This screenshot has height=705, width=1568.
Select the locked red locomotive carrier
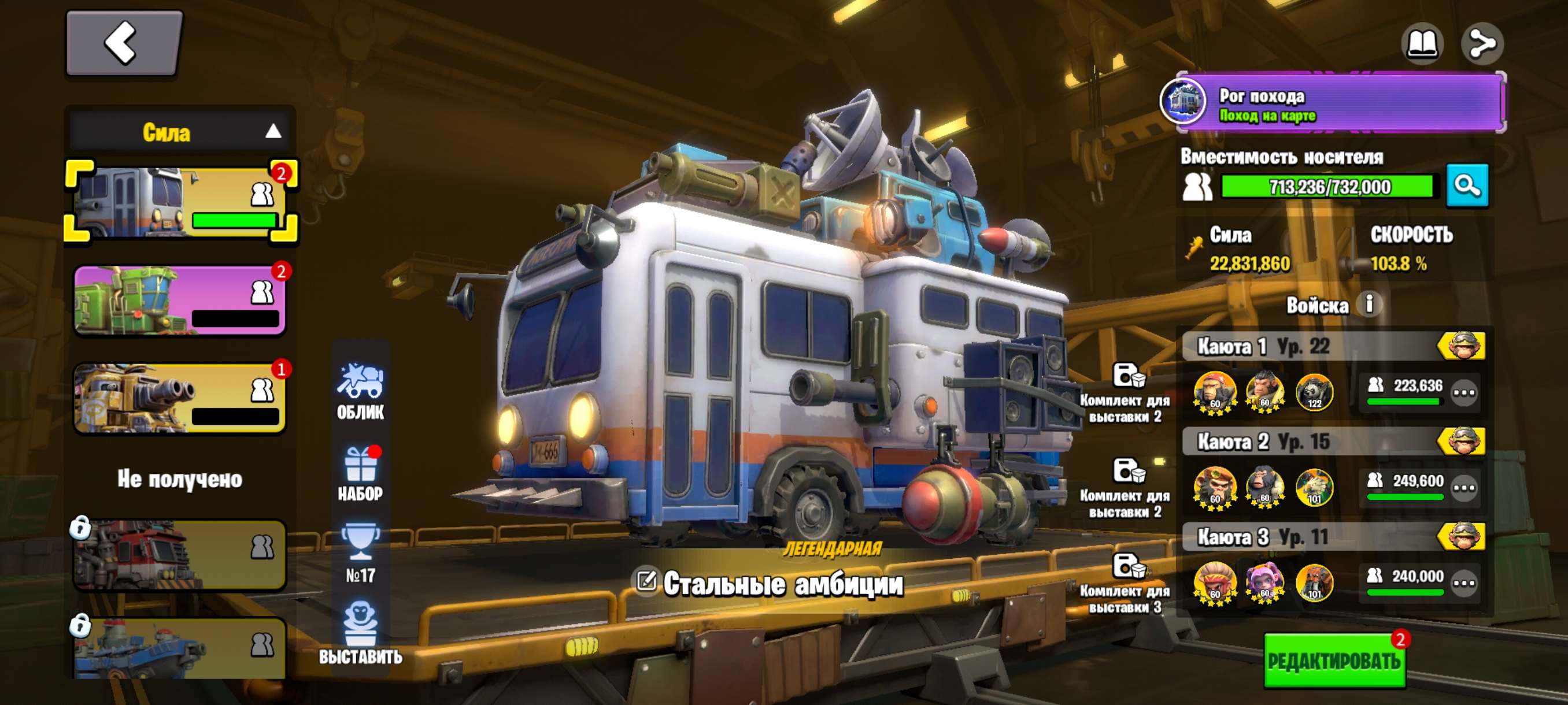point(180,554)
